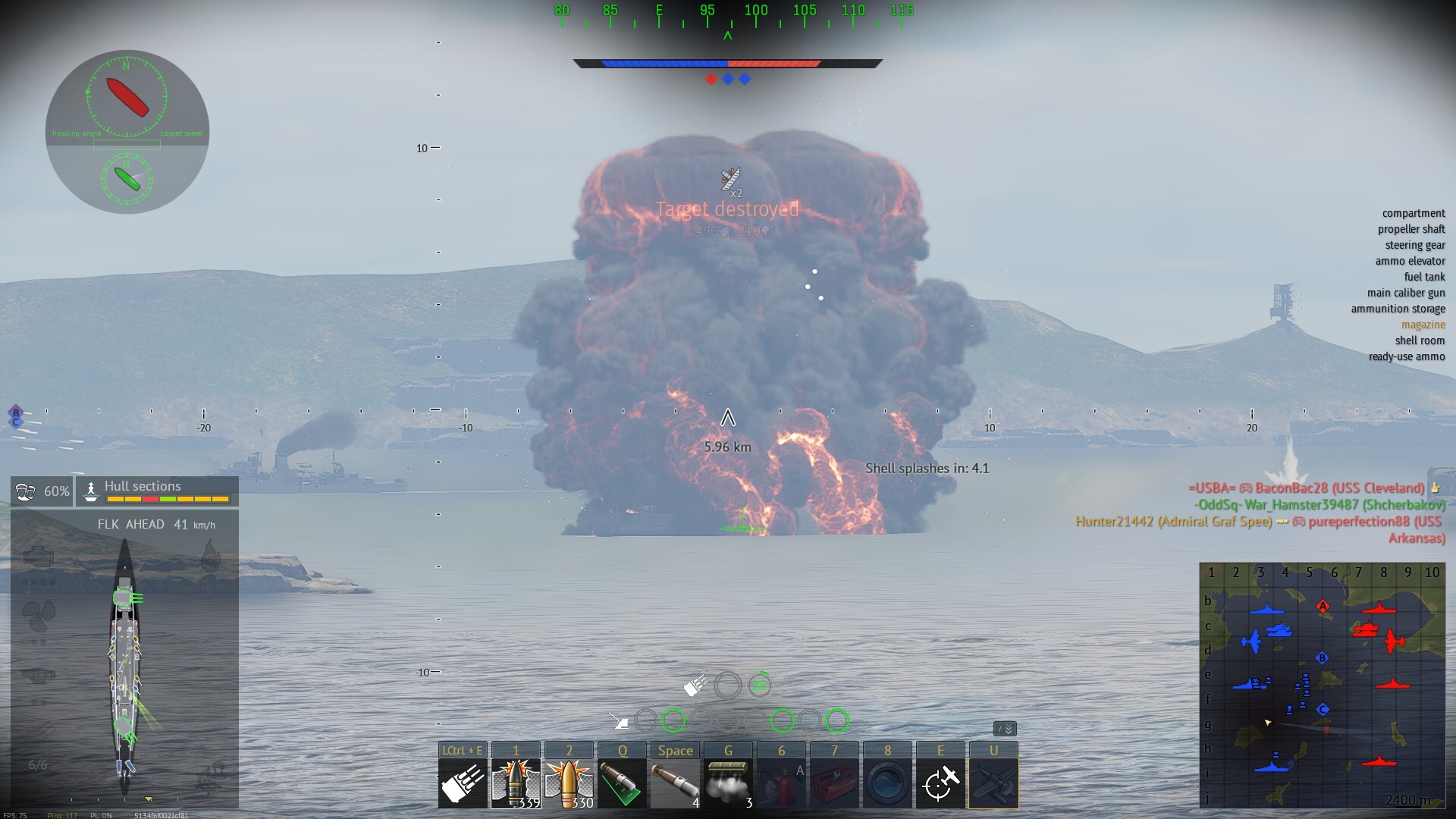Collapse the action bar with the arrow toggle
Screen dimensions: 1456x819
pos(1005,729)
